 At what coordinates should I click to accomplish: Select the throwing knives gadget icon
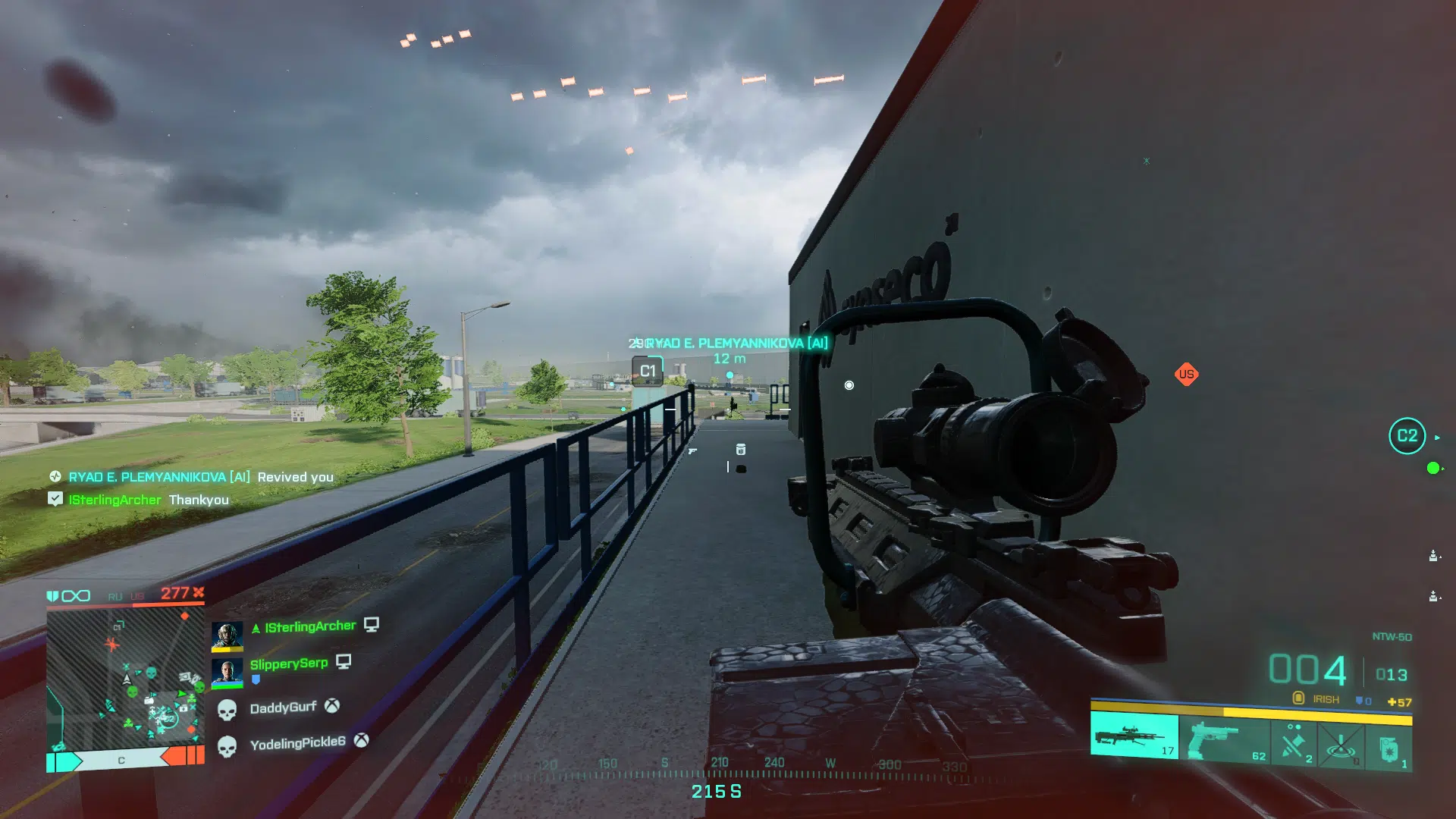pyautogui.click(x=1294, y=742)
